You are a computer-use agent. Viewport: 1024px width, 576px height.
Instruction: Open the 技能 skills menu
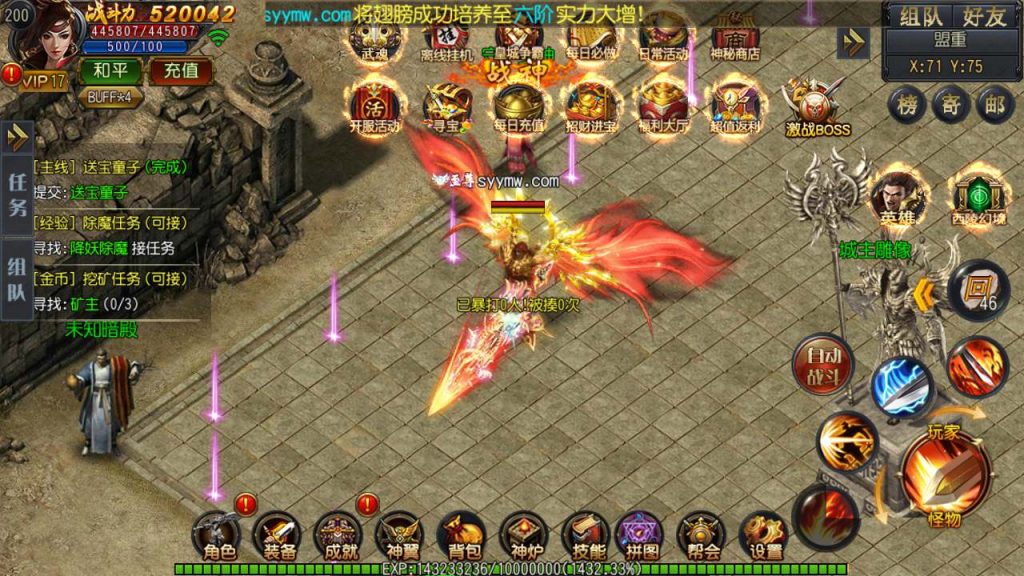click(585, 537)
